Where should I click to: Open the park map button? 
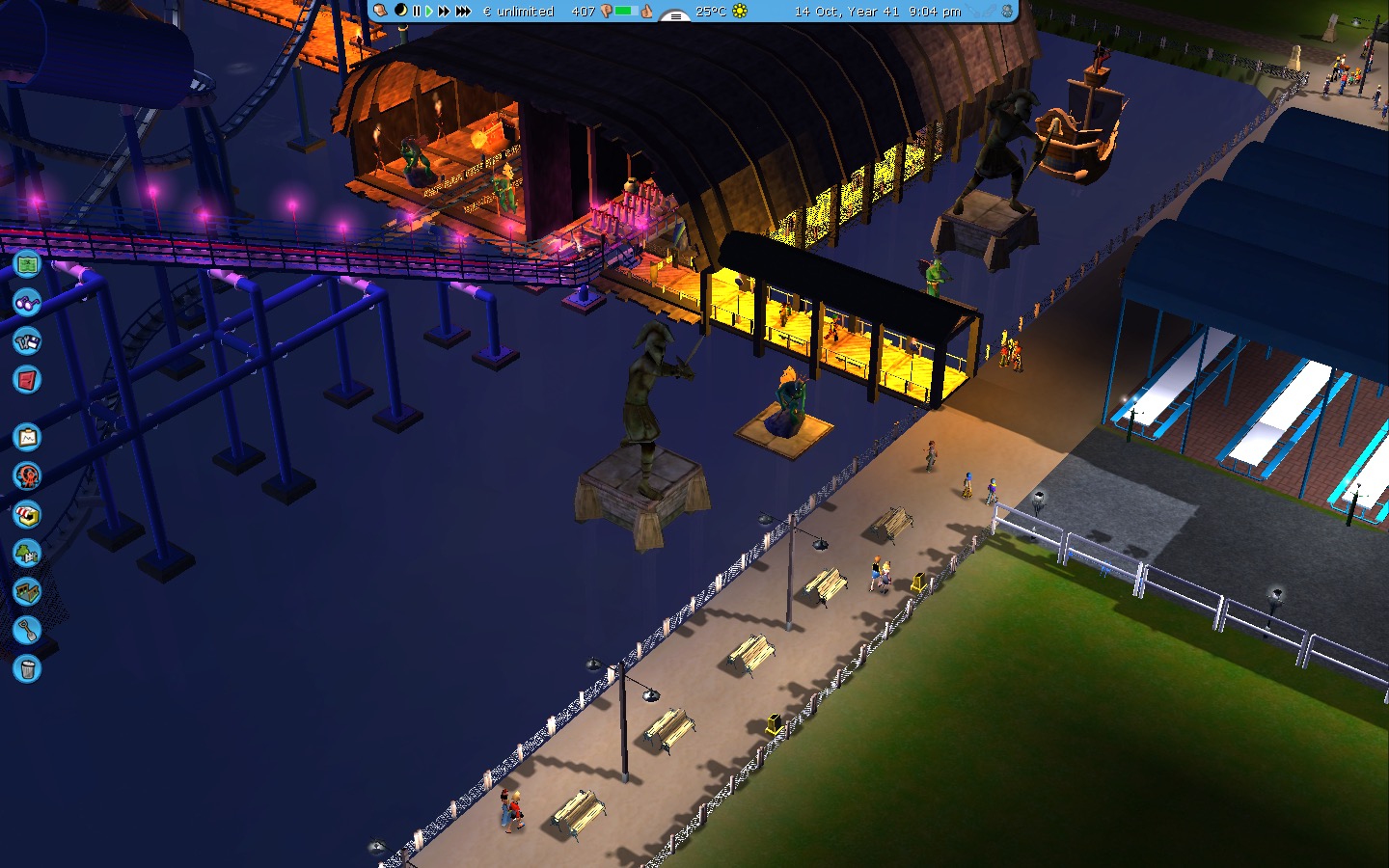point(27,262)
